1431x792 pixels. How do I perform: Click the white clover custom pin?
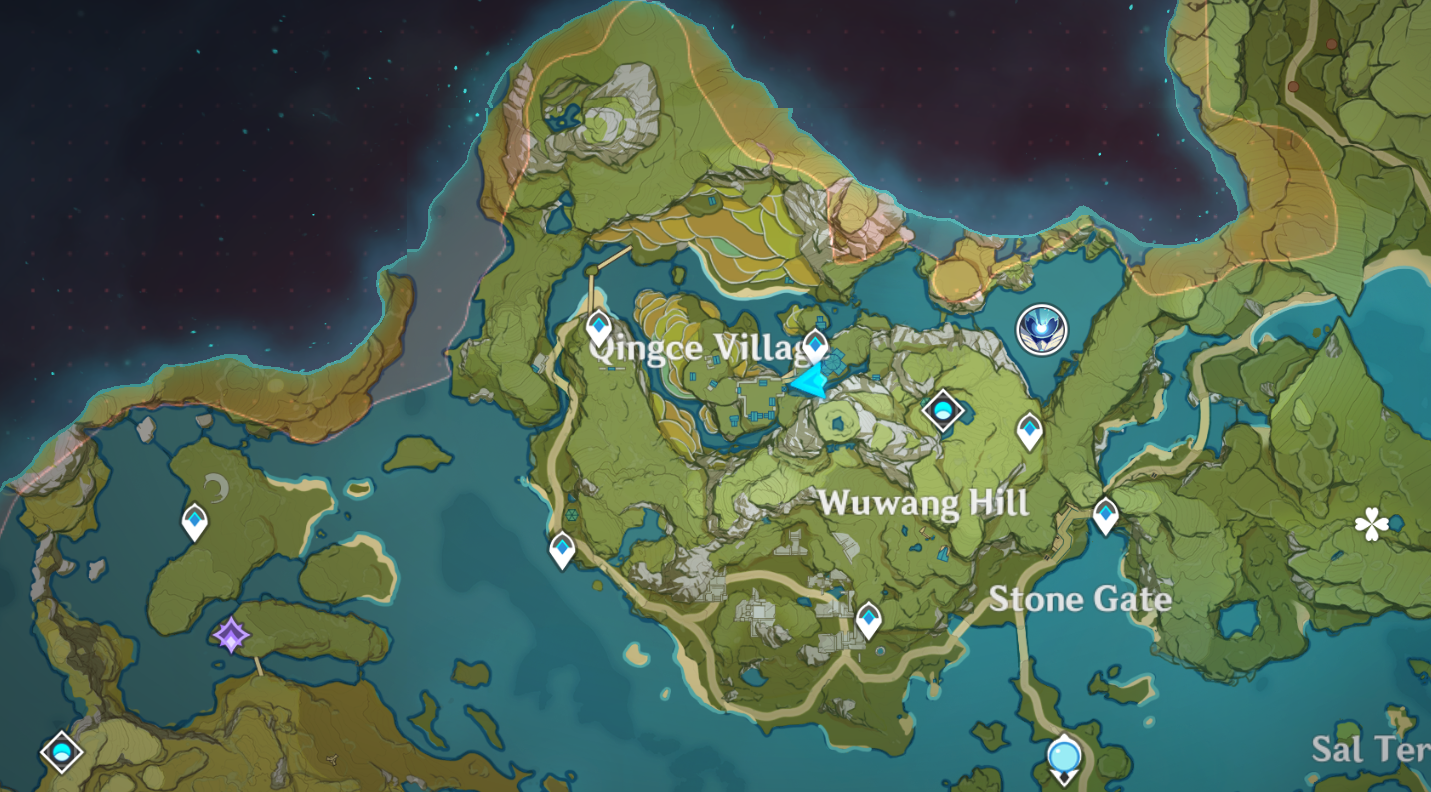(x=1370, y=523)
